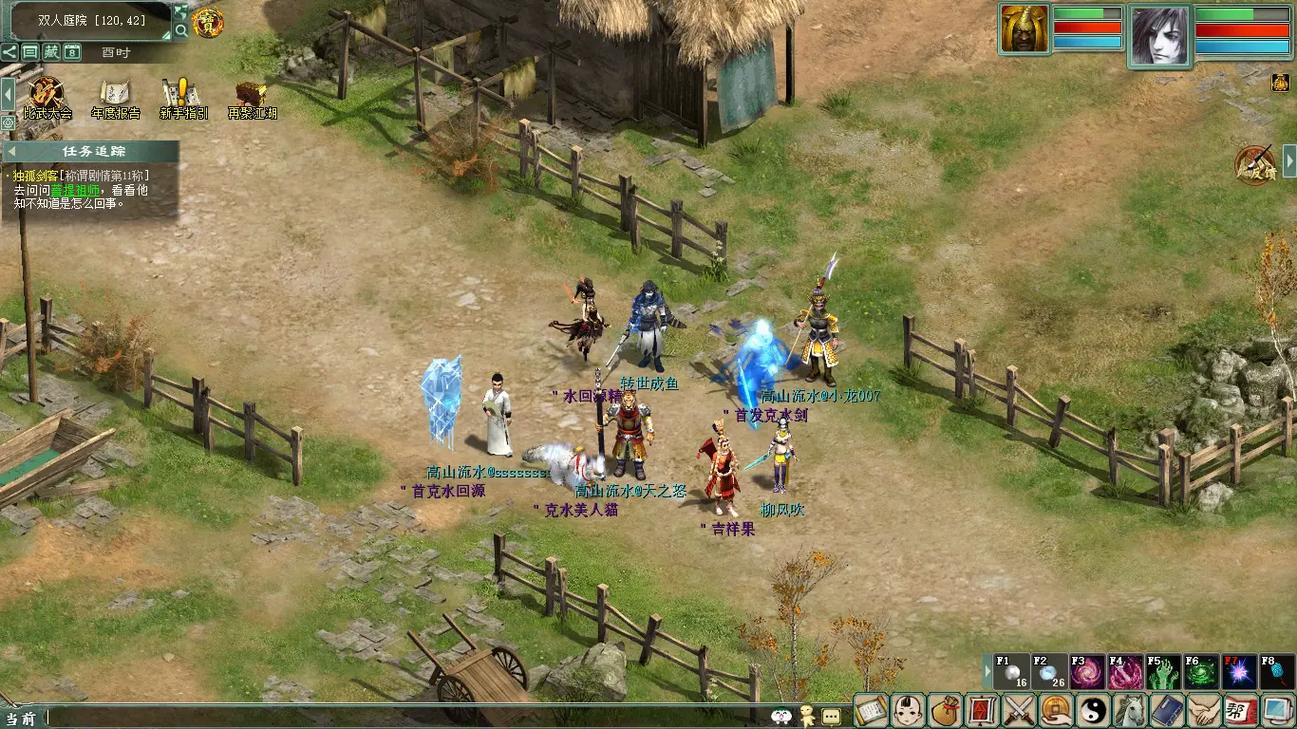Select the dark-haired player character portrait
1297x729 pixels.
tap(1160, 36)
